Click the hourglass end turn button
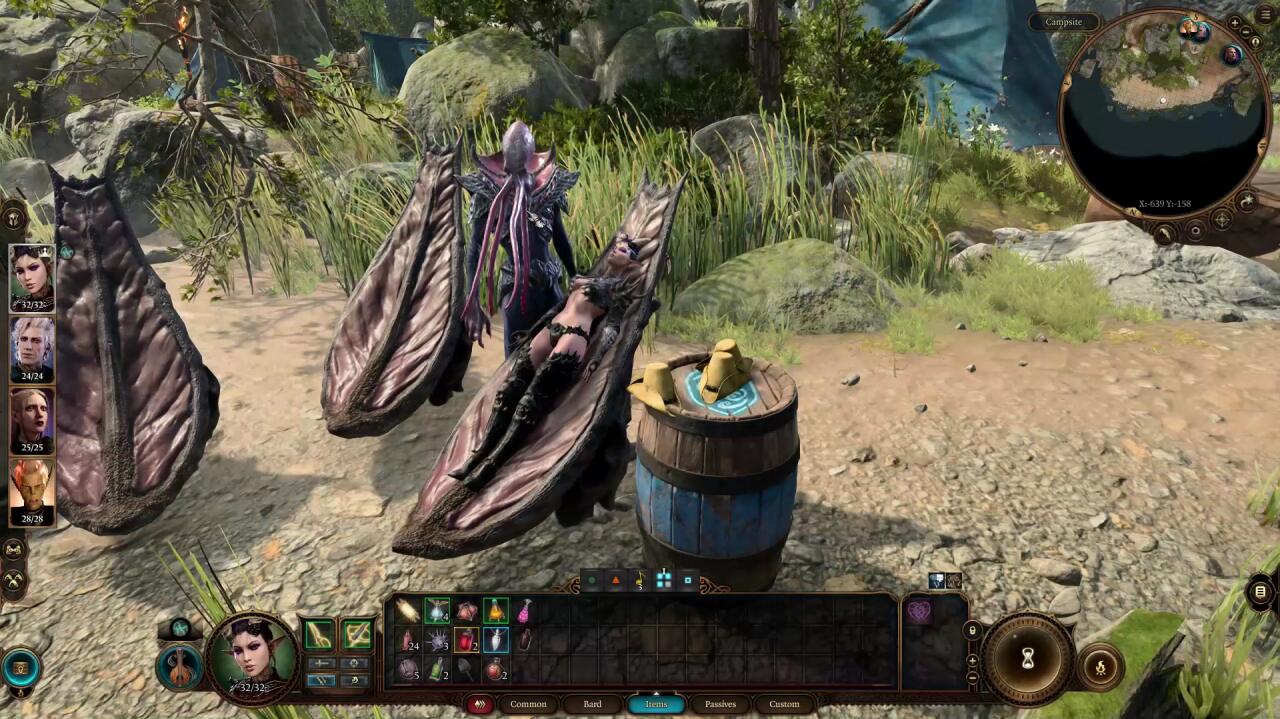 coord(1027,659)
